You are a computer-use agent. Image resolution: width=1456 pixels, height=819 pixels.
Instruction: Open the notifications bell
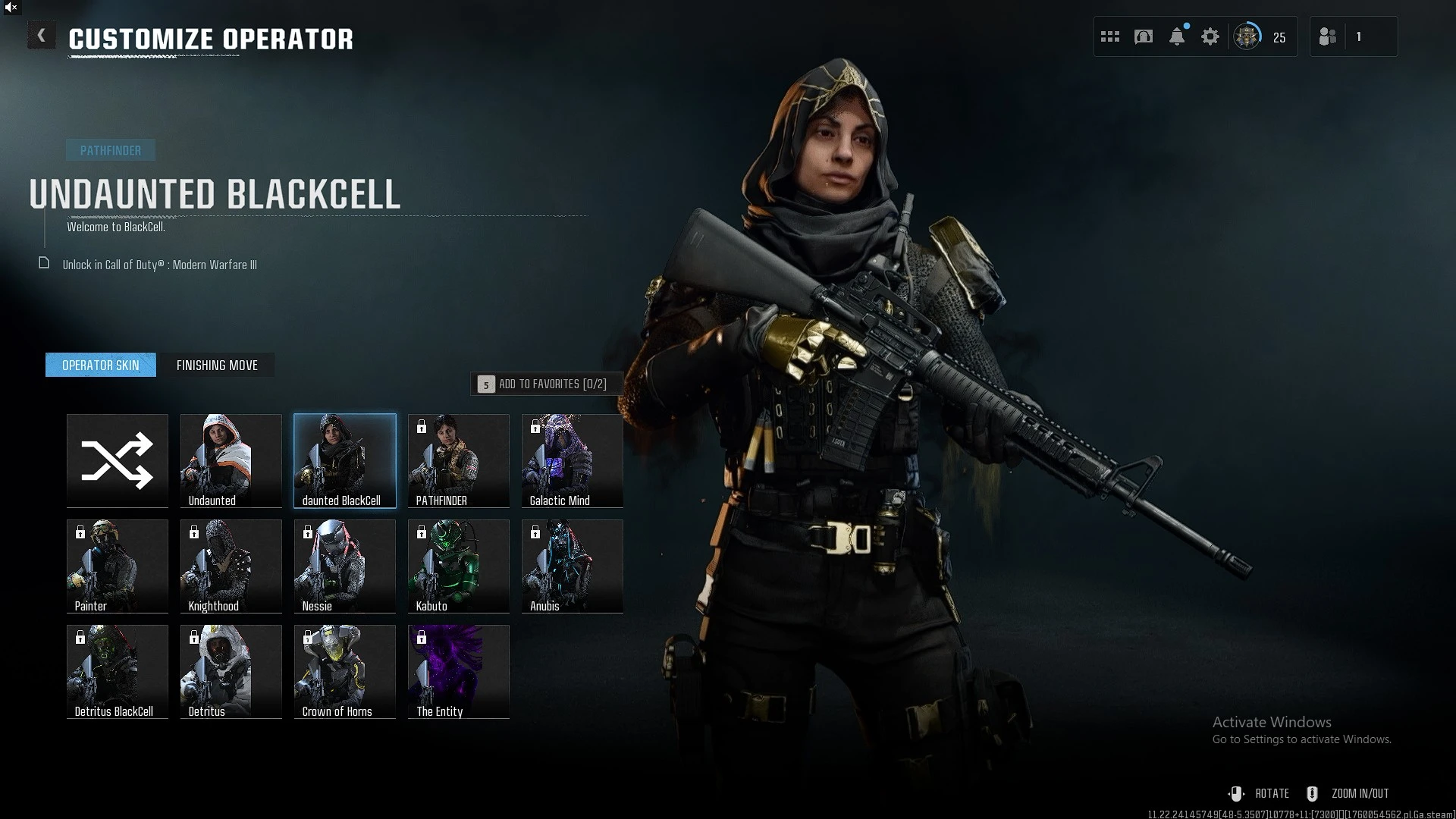[x=1177, y=36]
